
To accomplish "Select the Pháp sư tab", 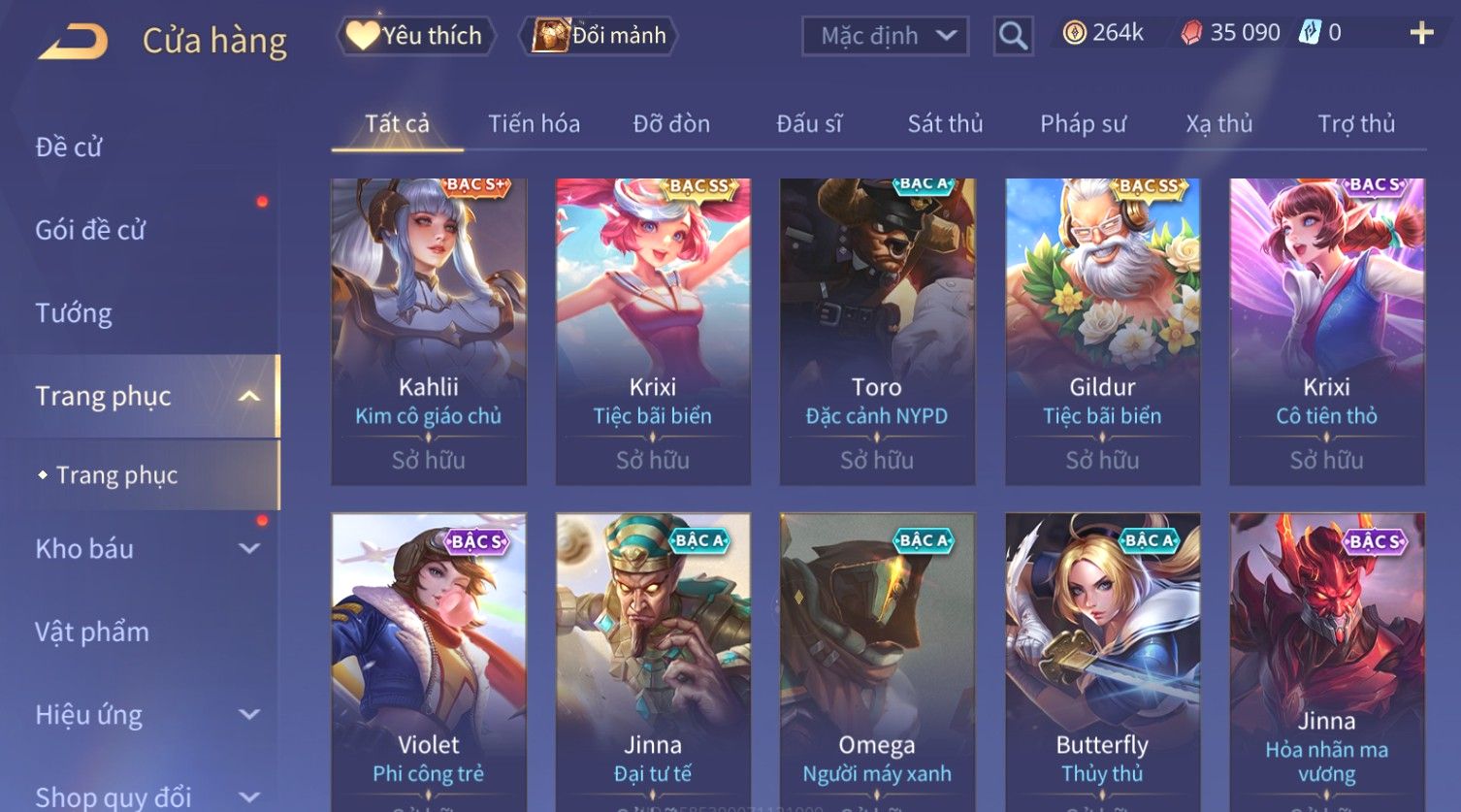I will pos(1083,124).
